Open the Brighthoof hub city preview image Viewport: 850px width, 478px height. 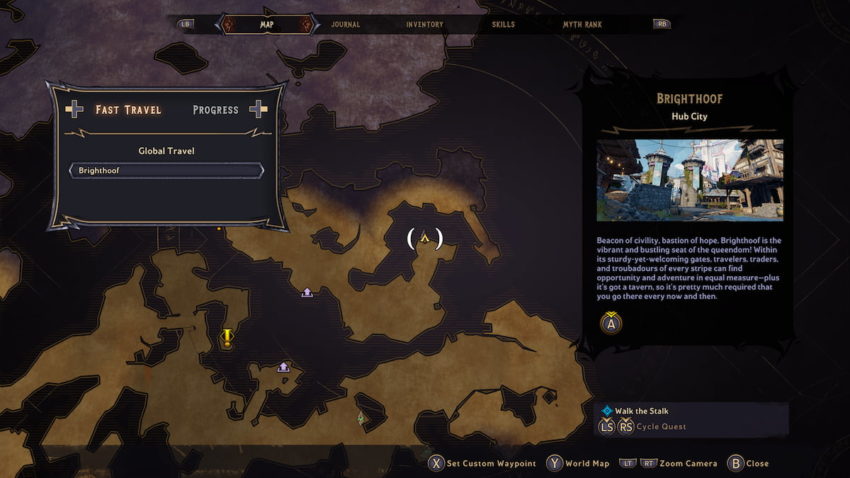(690, 180)
